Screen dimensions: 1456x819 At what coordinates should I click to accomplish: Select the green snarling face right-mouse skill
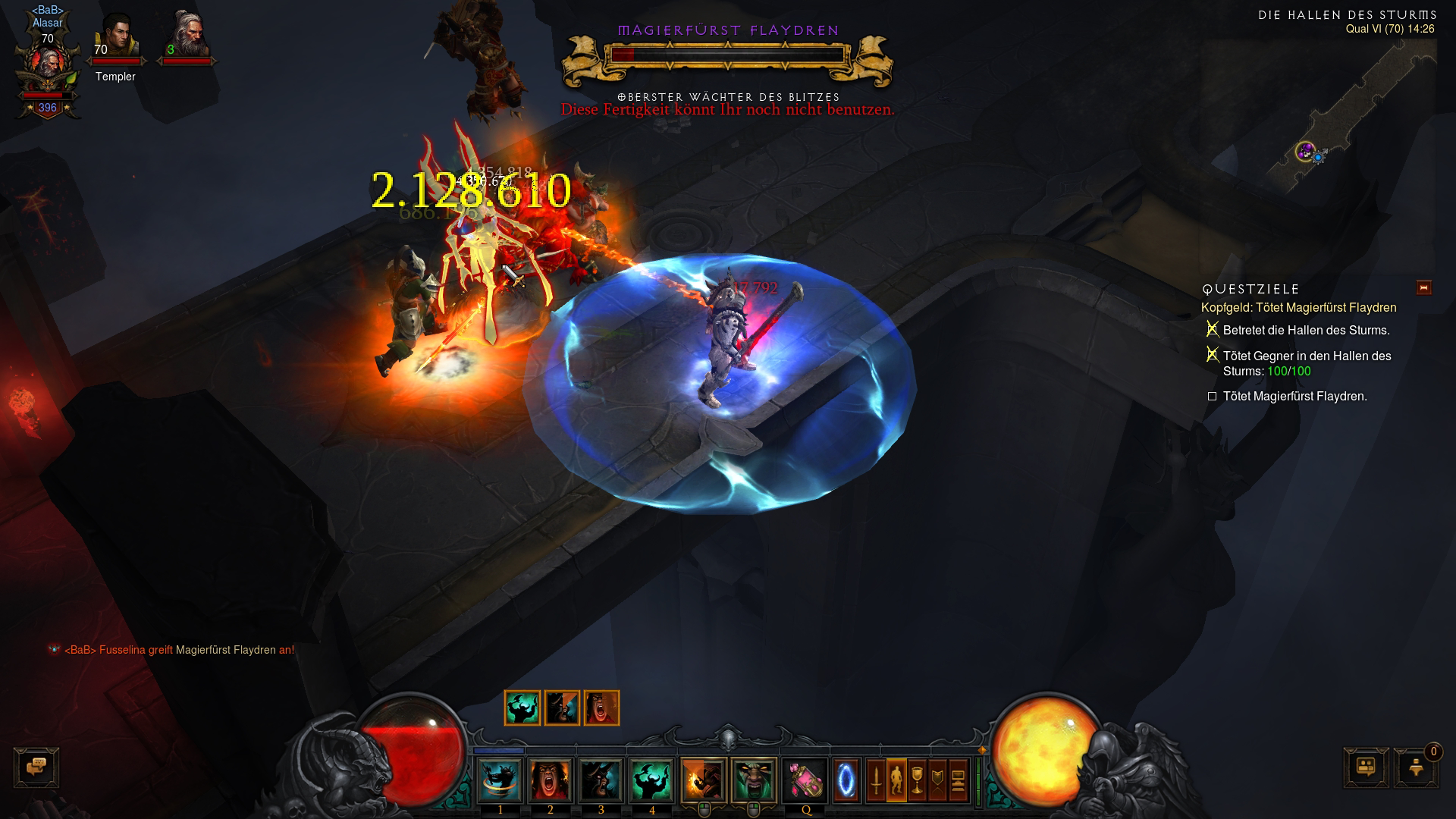click(x=754, y=780)
